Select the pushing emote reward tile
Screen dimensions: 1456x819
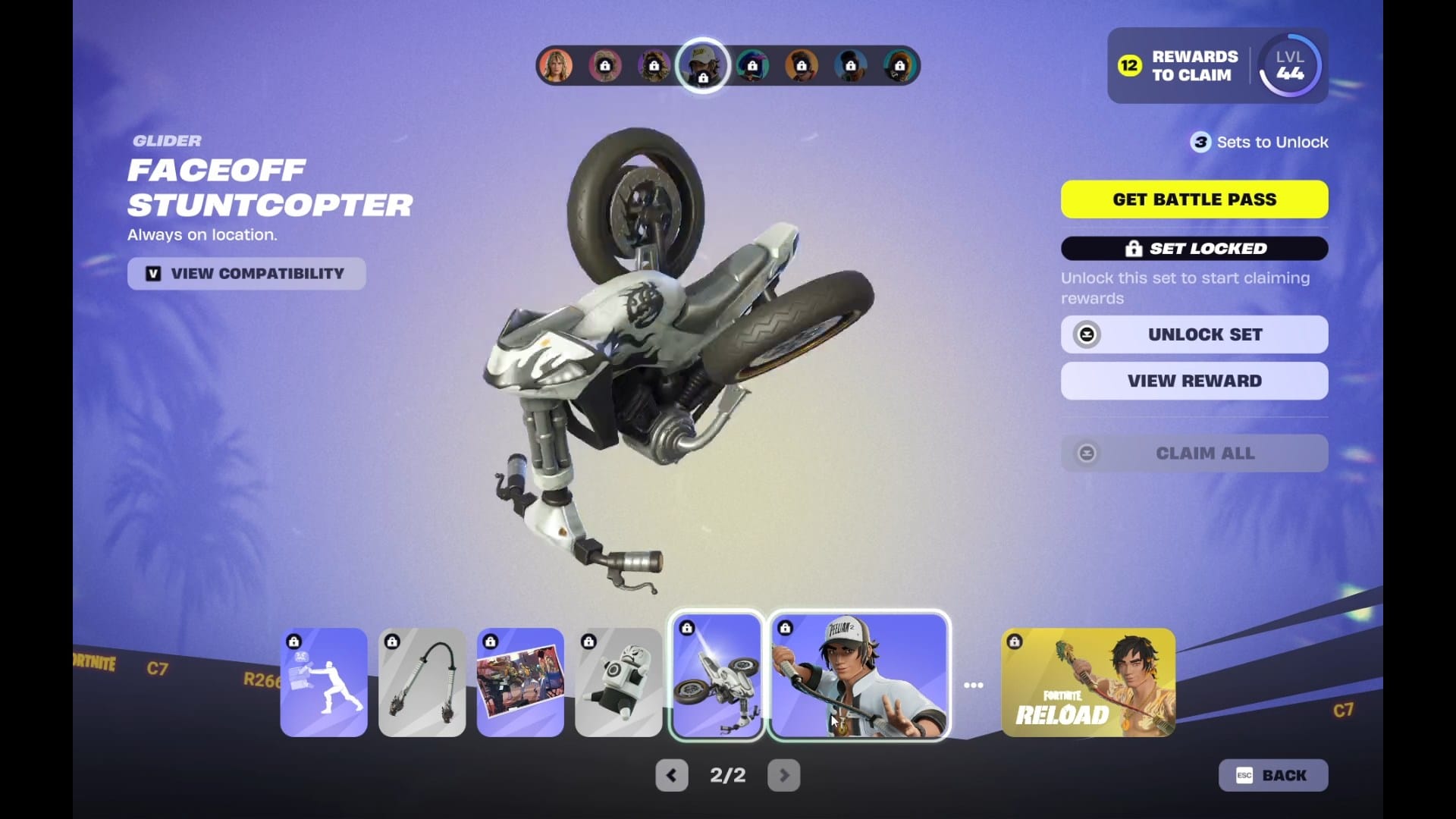click(x=324, y=682)
